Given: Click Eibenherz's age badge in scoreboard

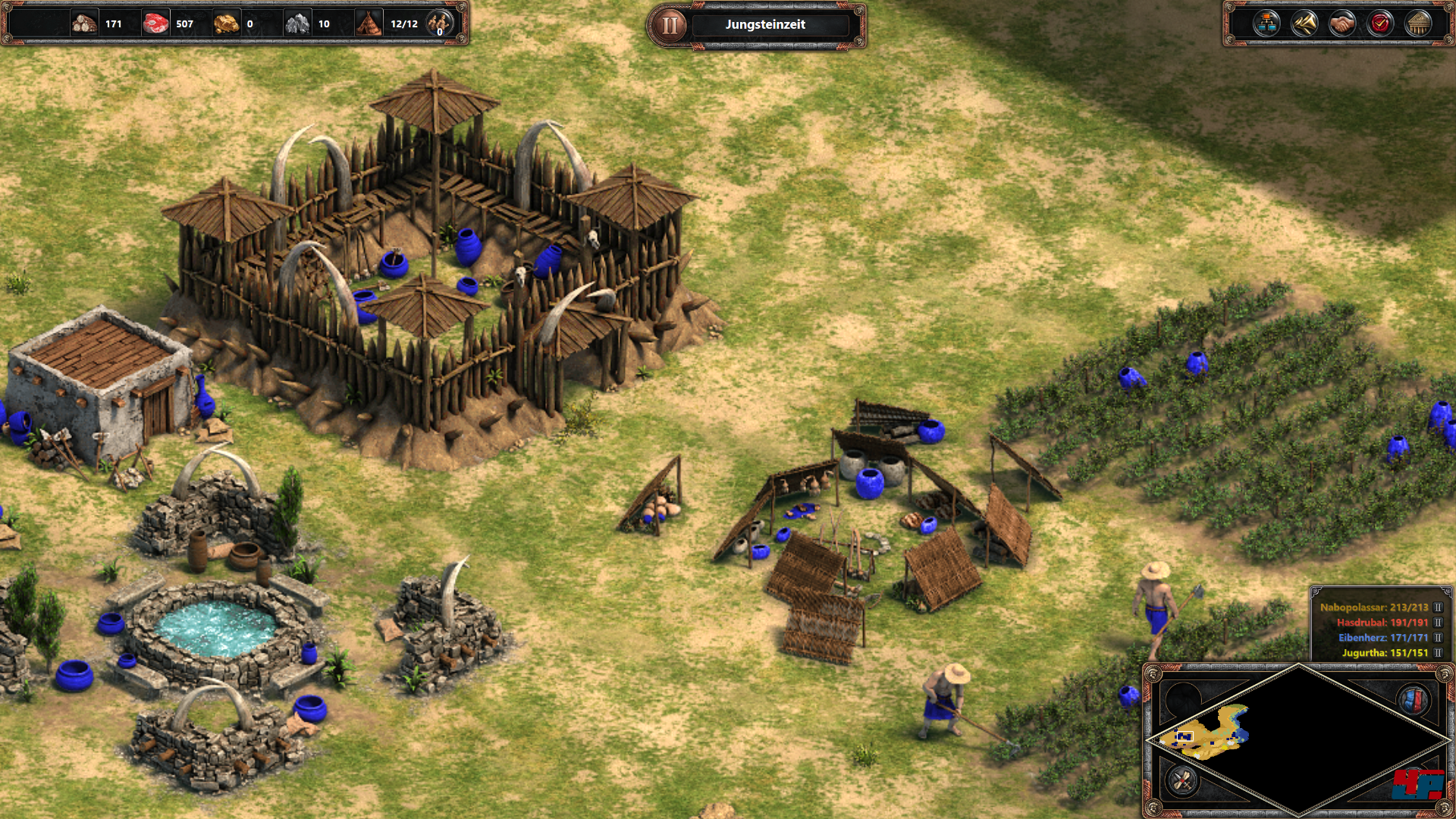Looking at the screenshot, I should (1438, 638).
